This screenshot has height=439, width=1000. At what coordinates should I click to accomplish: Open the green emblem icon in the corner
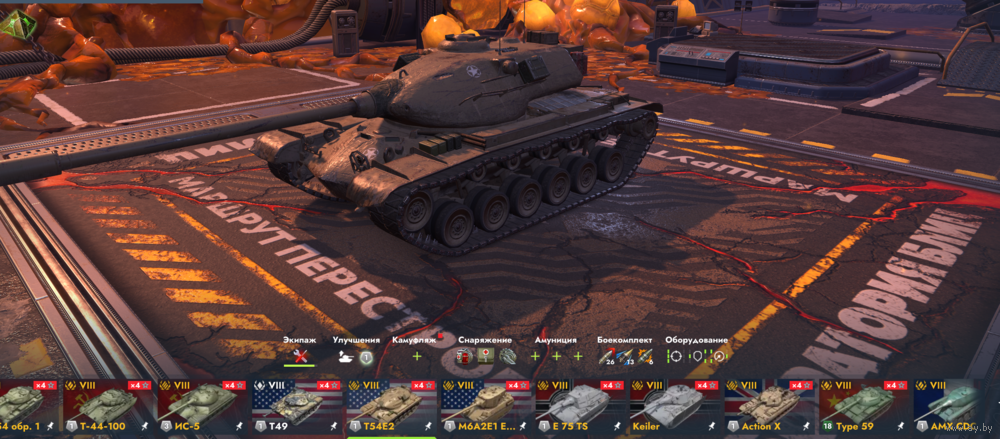[x=15, y=27]
